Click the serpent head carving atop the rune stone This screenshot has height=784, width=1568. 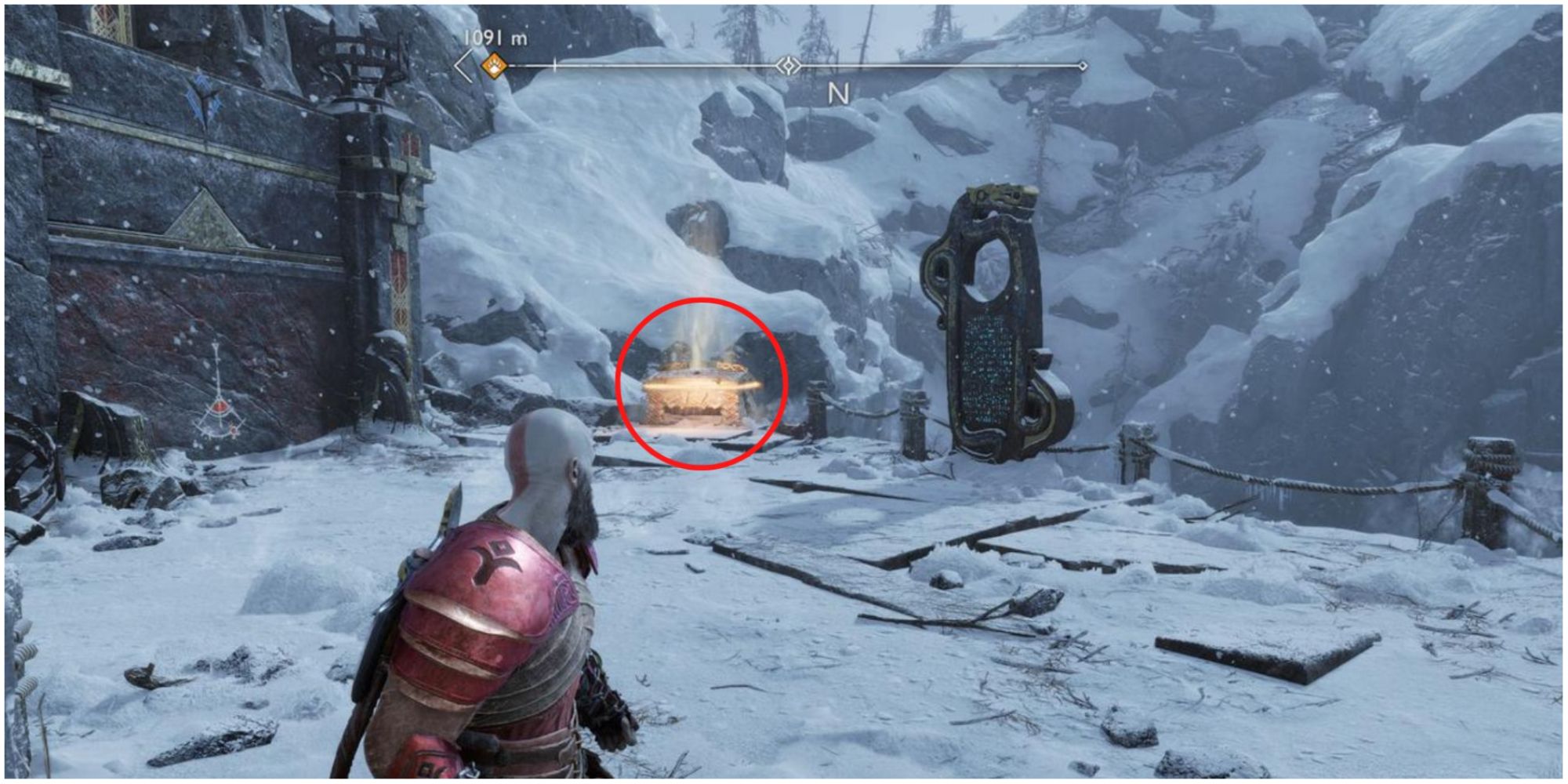pyautogui.click(x=996, y=196)
